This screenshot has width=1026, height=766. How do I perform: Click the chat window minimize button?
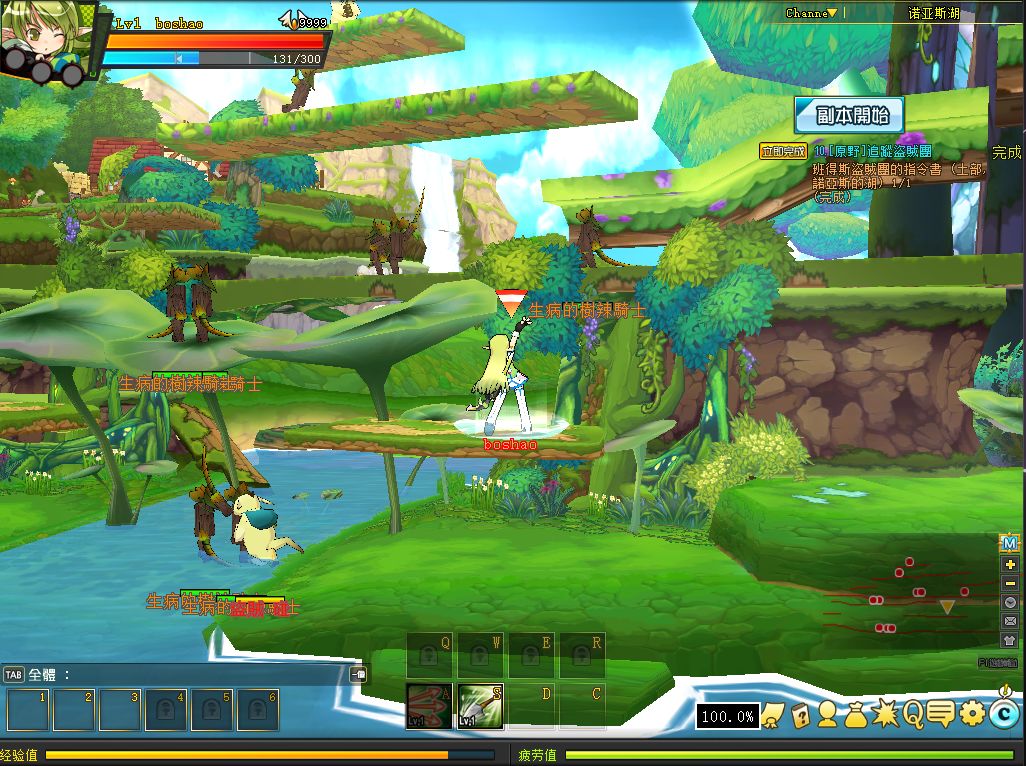pos(358,674)
